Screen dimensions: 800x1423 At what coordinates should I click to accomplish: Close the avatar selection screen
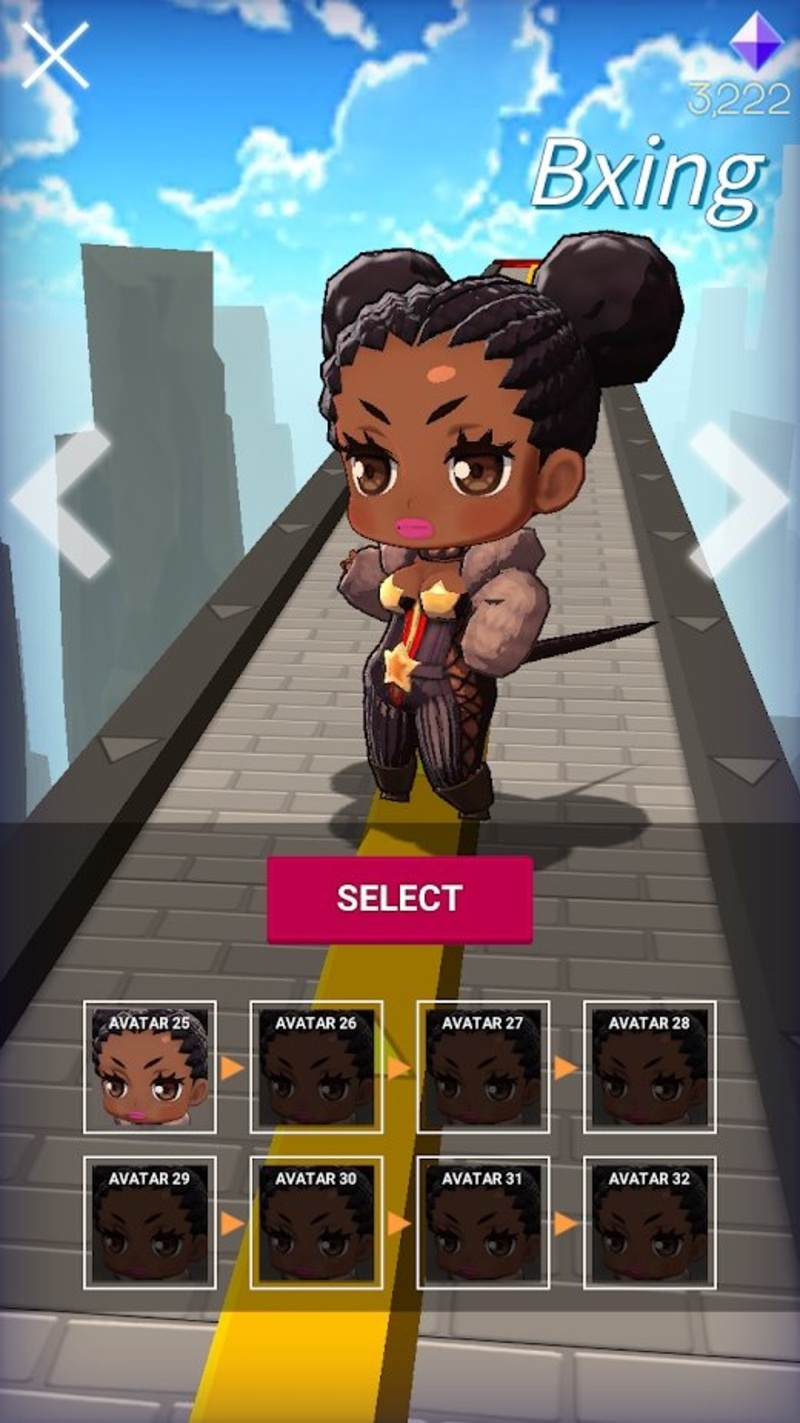pyautogui.click(x=55, y=55)
